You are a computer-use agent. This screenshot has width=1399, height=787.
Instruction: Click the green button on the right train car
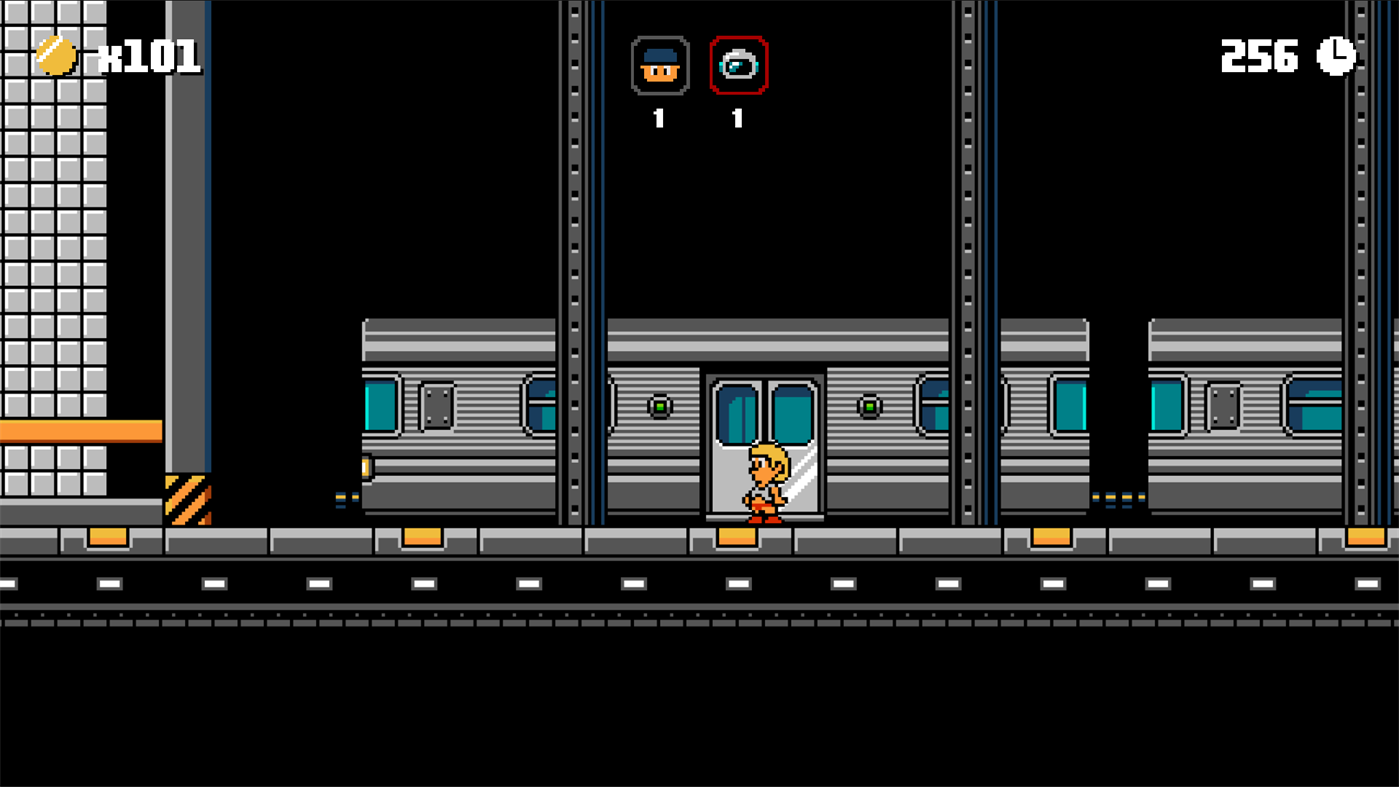tap(868, 405)
